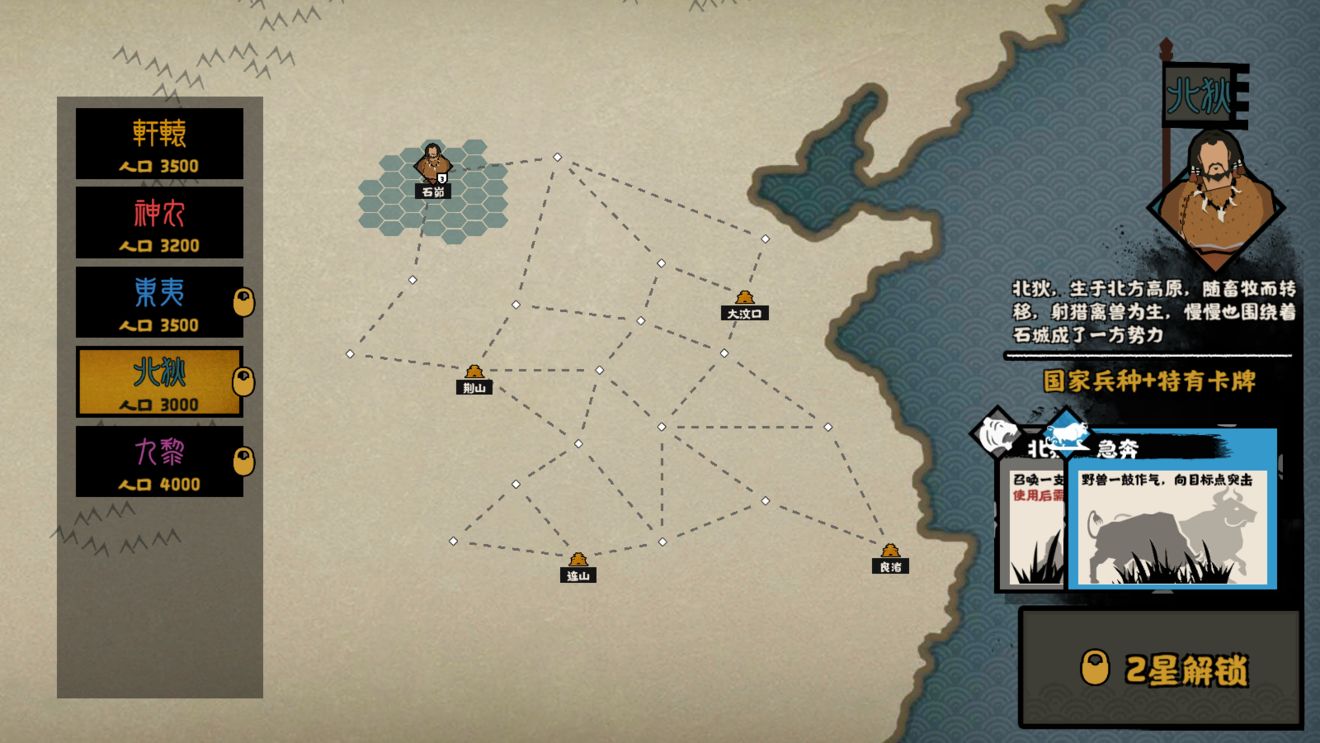The image size is (1320, 743).
Task: Click the diamond waypoint node beside 石峁
Action: pos(558,156)
